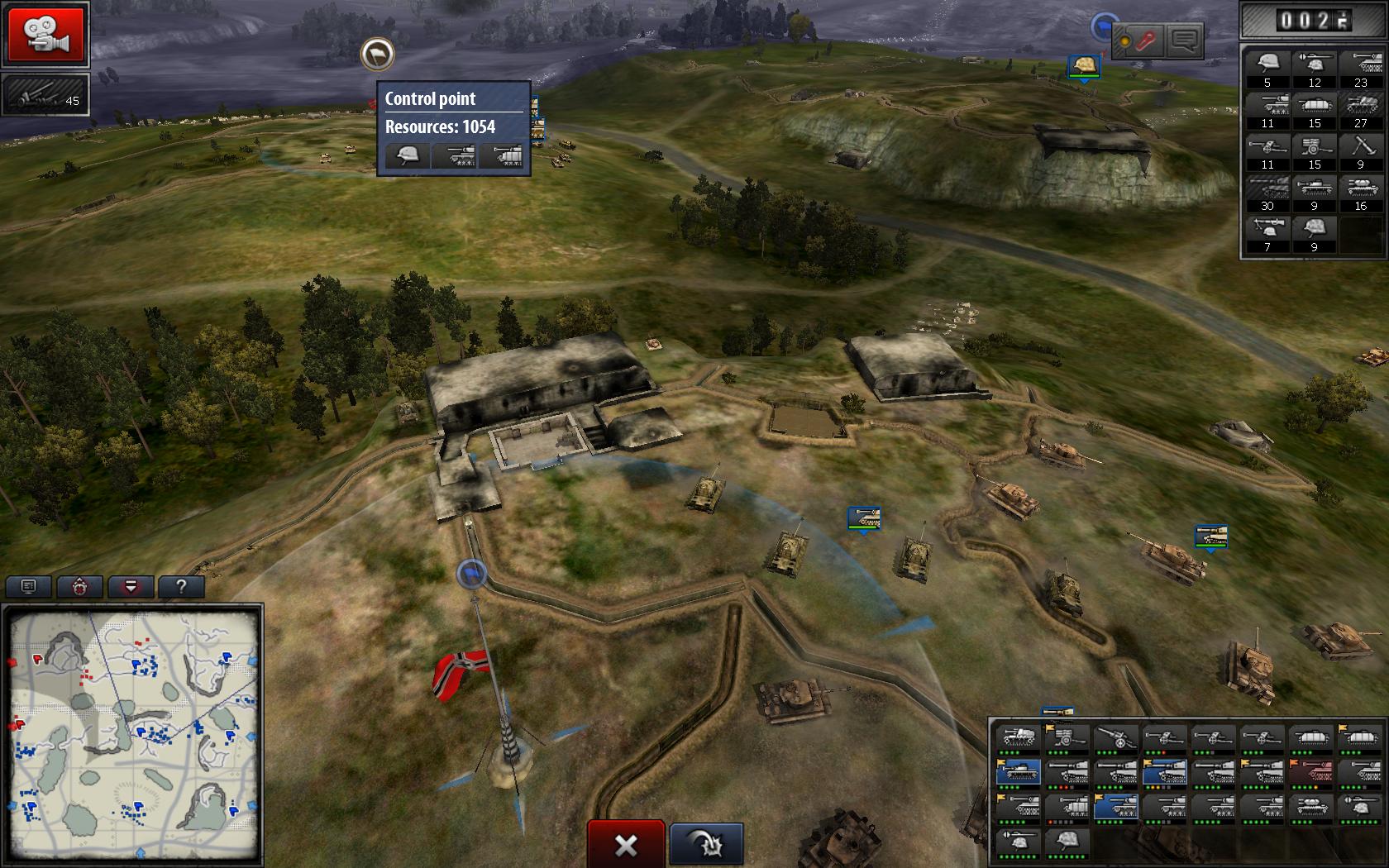1389x868 pixels.
Task: Click the red camera button
Action: coord(46,34)
